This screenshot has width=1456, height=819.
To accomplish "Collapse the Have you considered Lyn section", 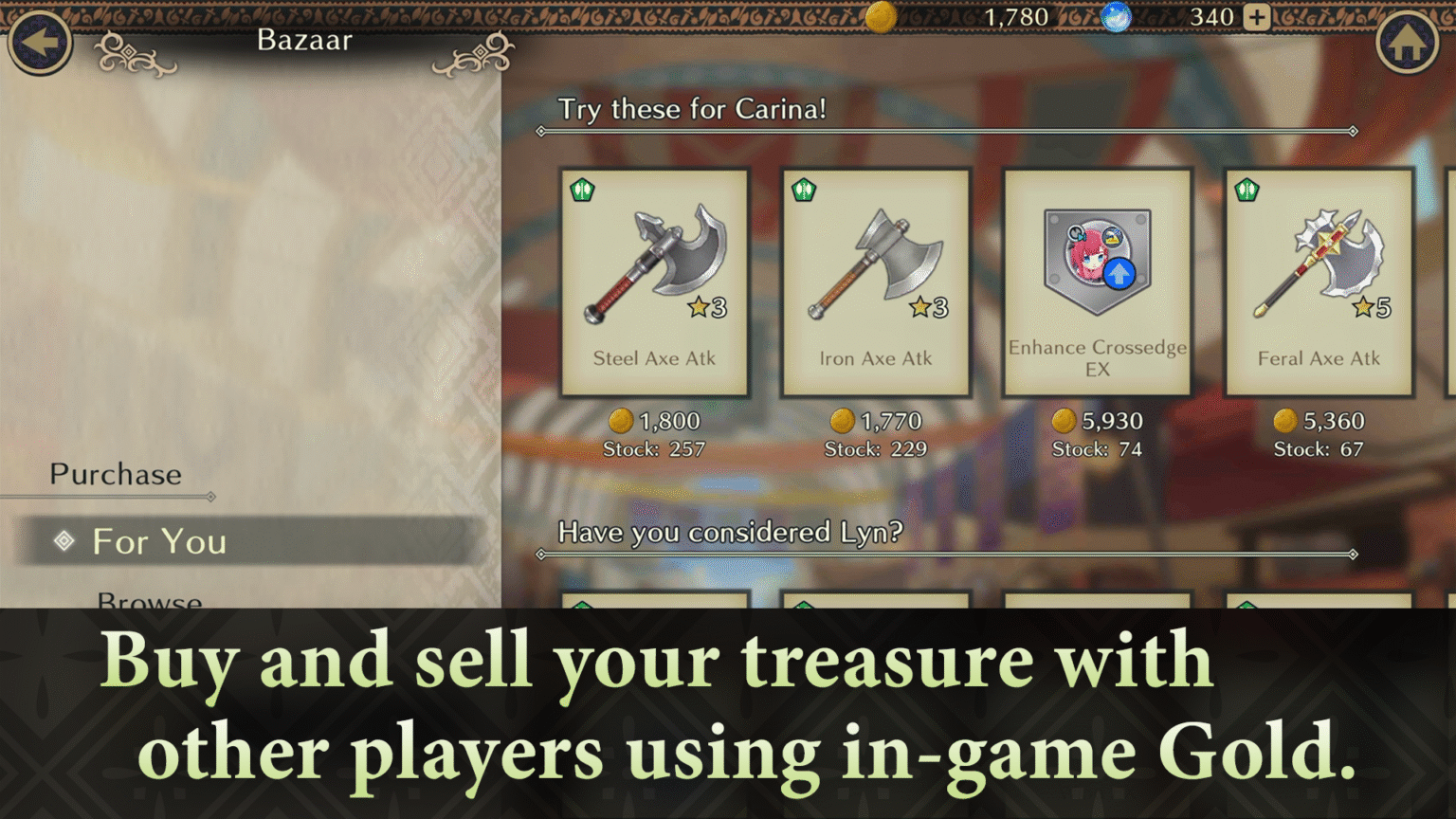I will pos(730,533).
